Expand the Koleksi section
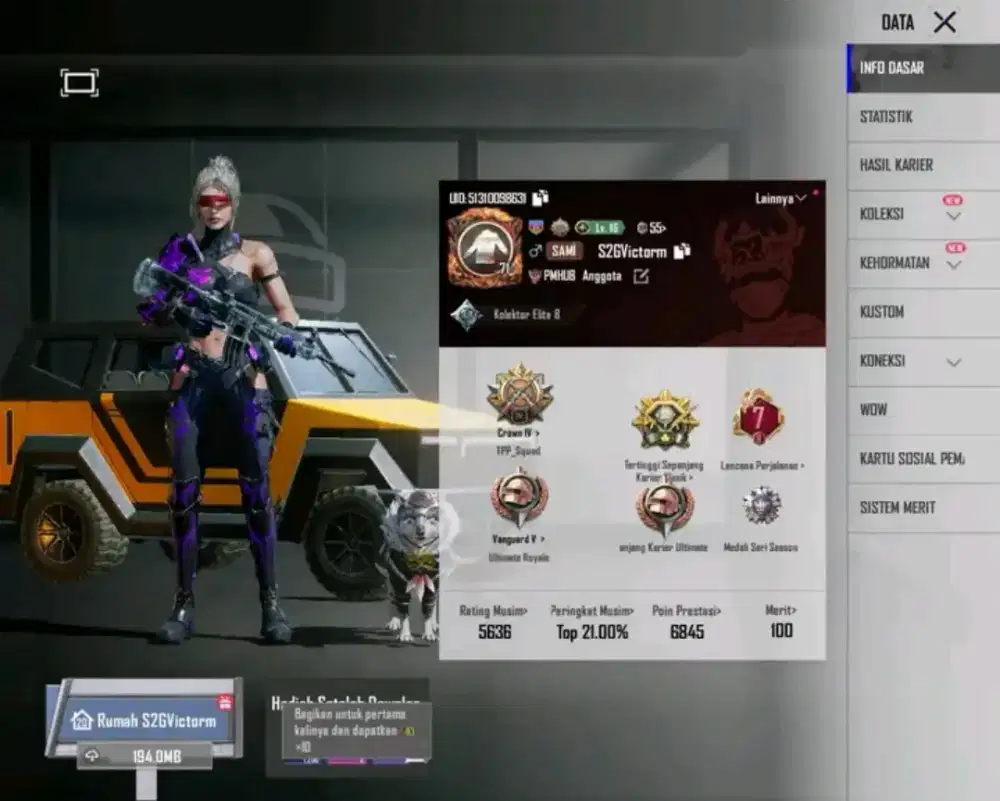The height and width of the screenshot is (801, 1000). (953, 215)
